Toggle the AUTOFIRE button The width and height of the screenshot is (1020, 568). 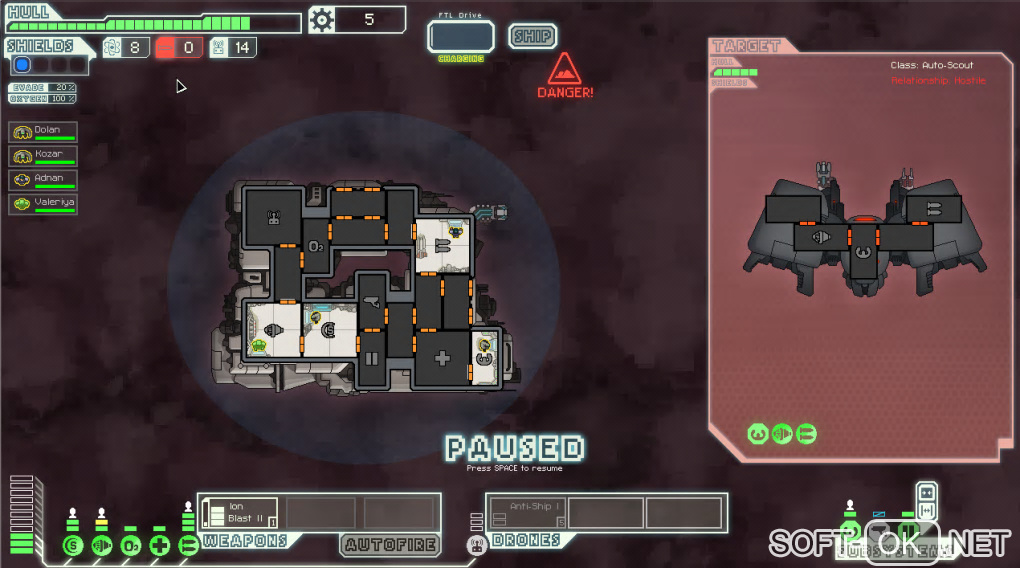point(390,545)
